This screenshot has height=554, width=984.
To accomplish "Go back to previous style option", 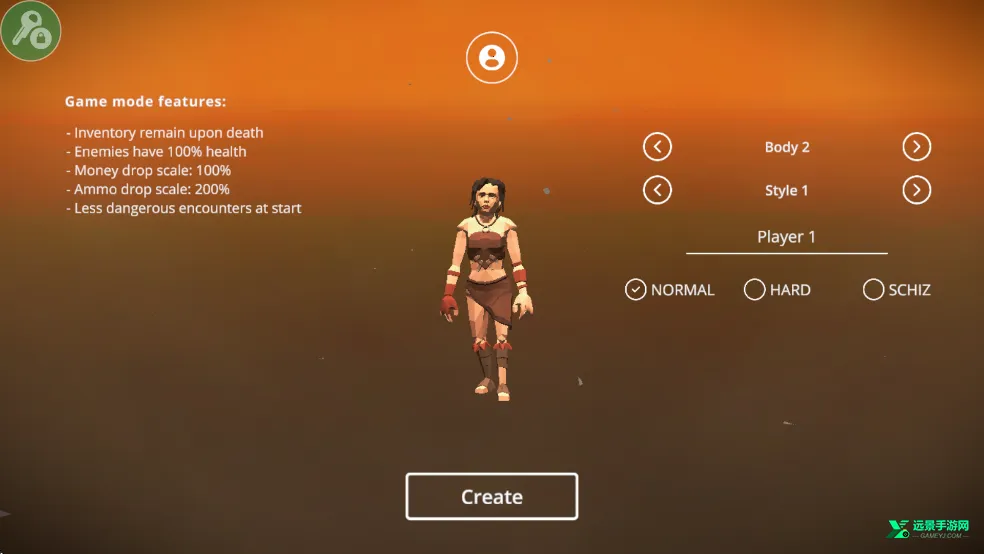I will point(657,190).
